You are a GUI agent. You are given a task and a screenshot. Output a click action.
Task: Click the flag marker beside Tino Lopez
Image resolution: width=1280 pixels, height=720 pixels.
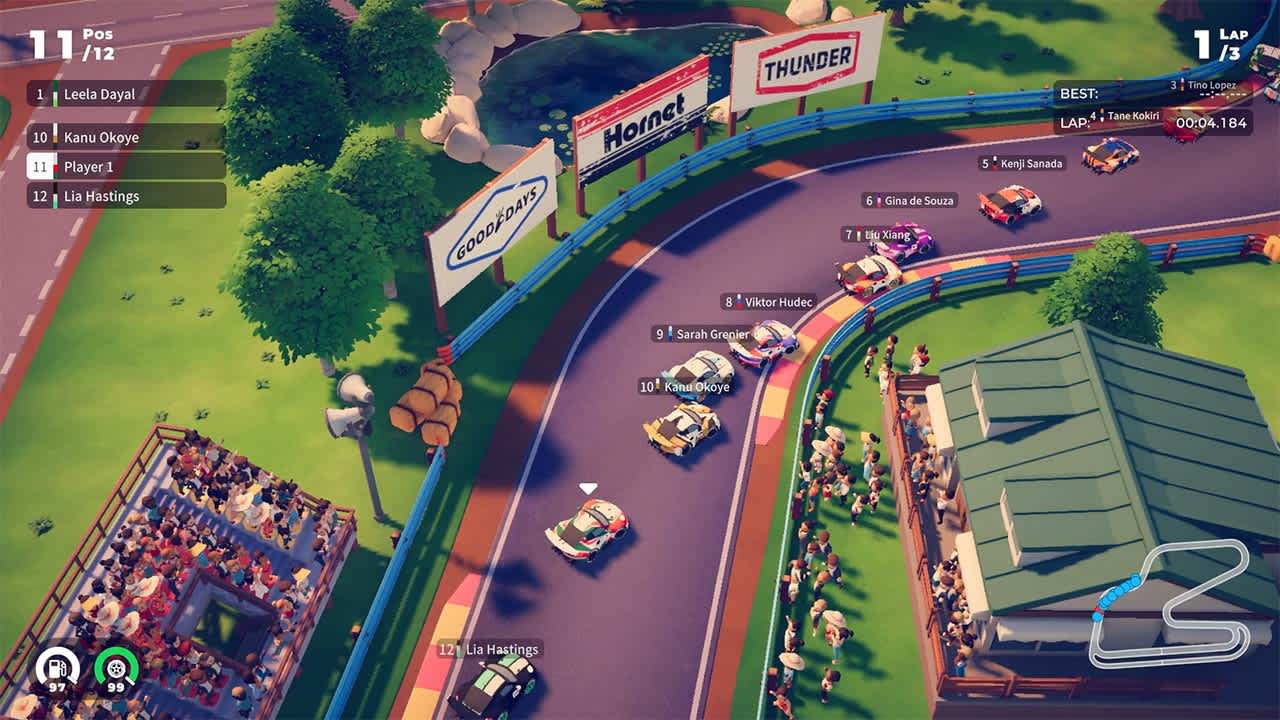[x=1182, y=85]
